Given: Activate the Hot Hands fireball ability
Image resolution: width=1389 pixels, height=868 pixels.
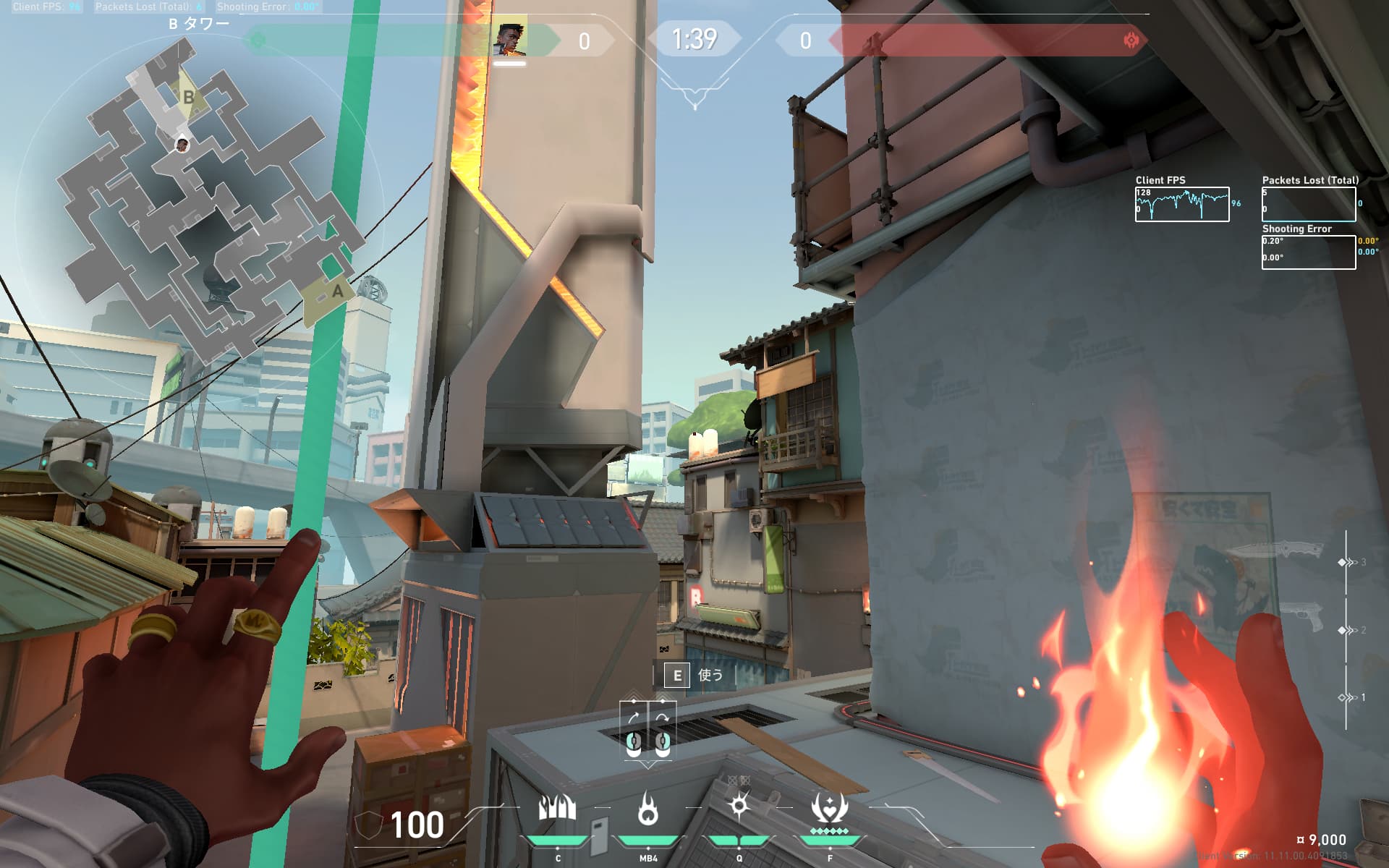Looking at the screenshot, I should tap(647, 810).
